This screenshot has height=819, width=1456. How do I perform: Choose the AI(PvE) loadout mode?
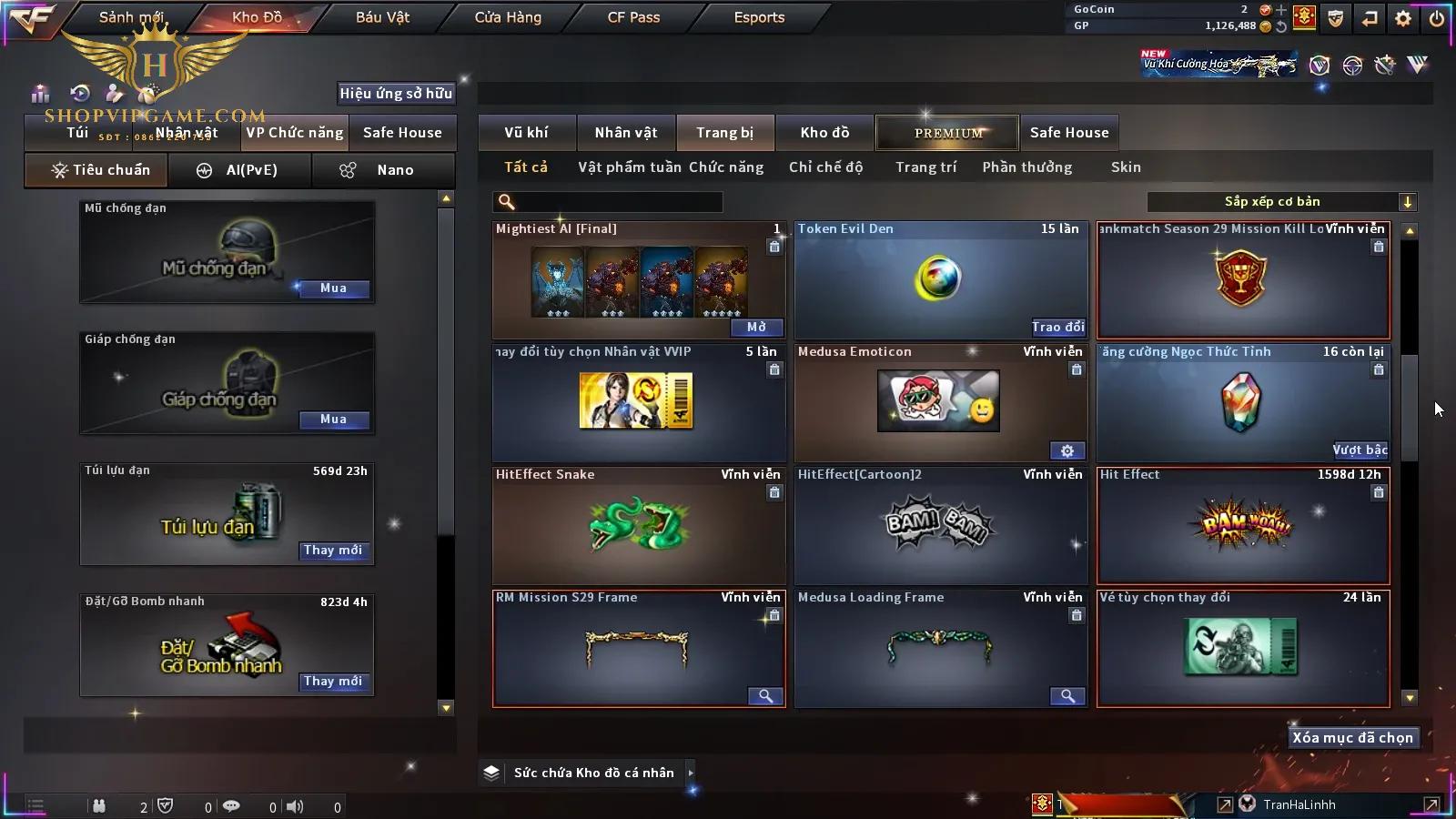240,170
